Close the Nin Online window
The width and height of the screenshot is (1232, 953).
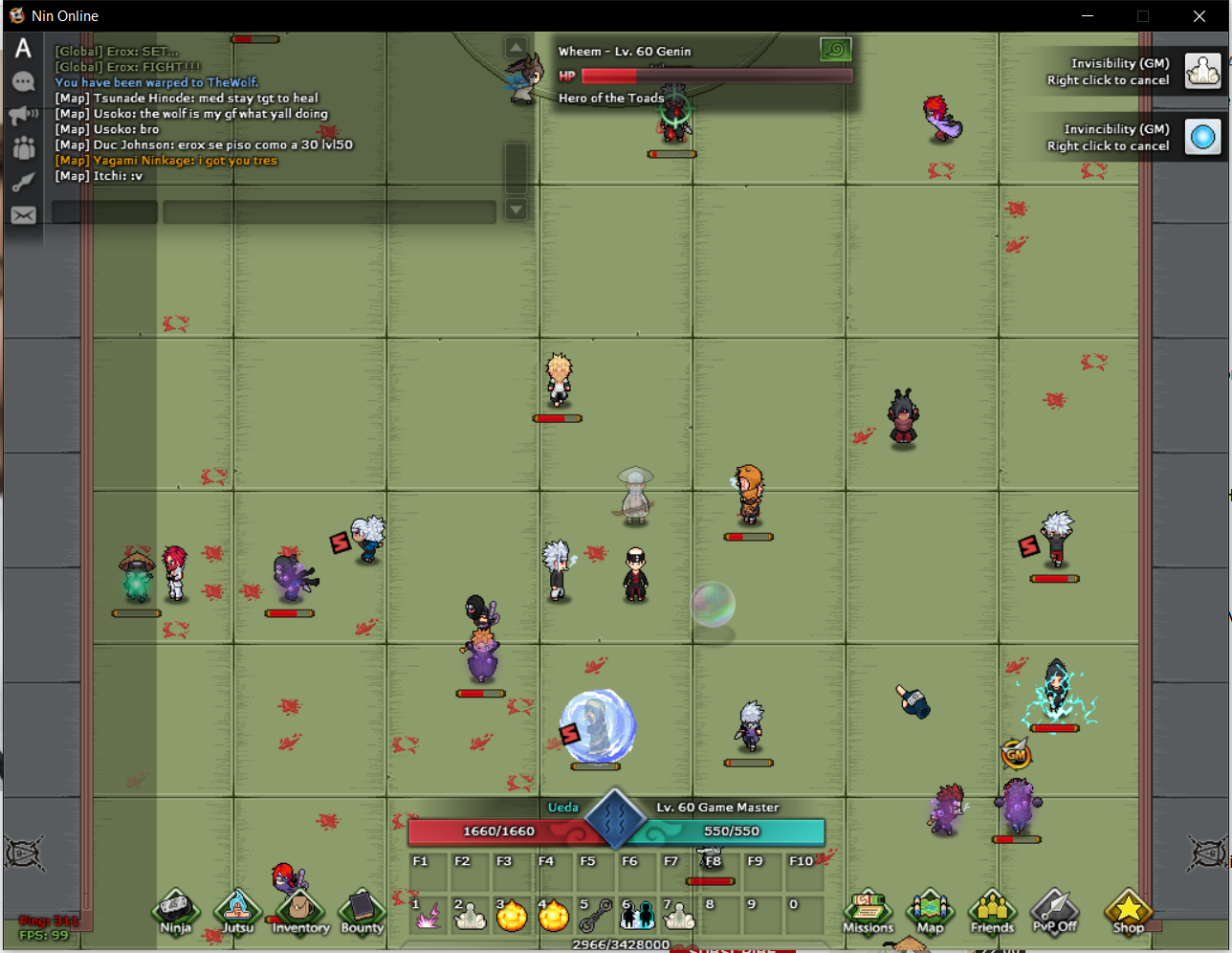coord(1199,16)
